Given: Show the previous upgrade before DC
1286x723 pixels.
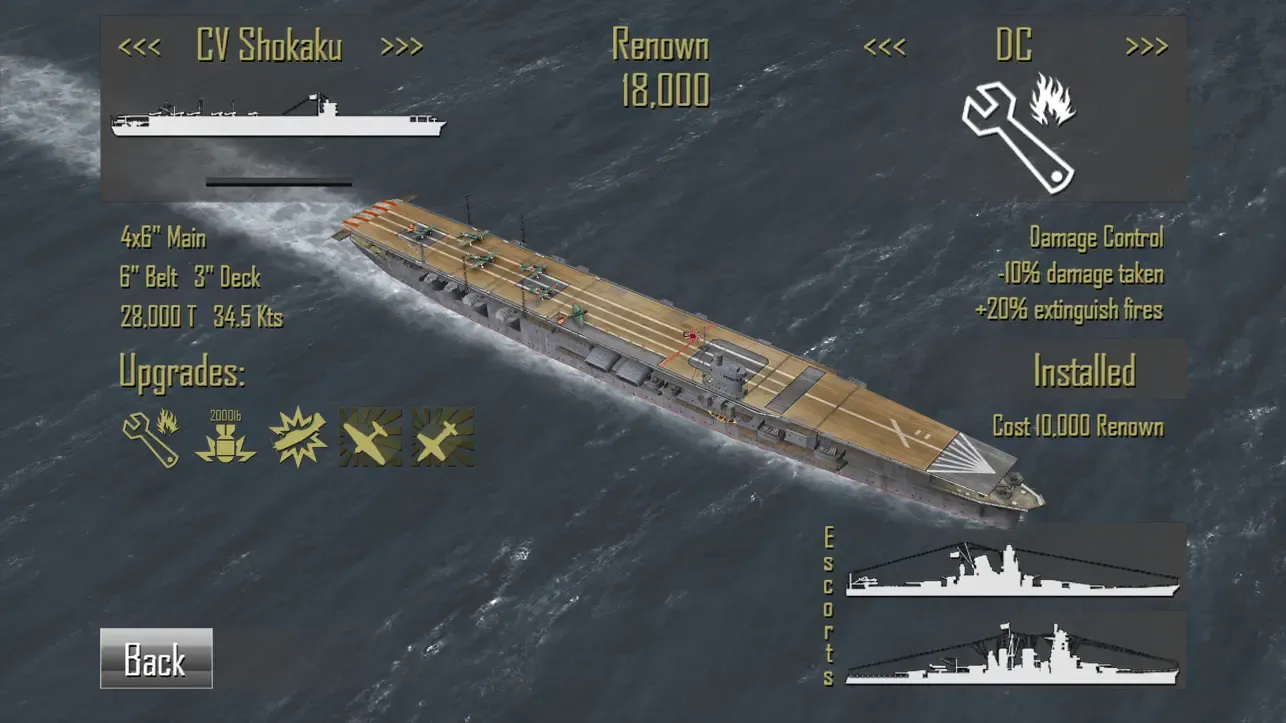Looking at the screenshot, I should click(x=885, y=46).
